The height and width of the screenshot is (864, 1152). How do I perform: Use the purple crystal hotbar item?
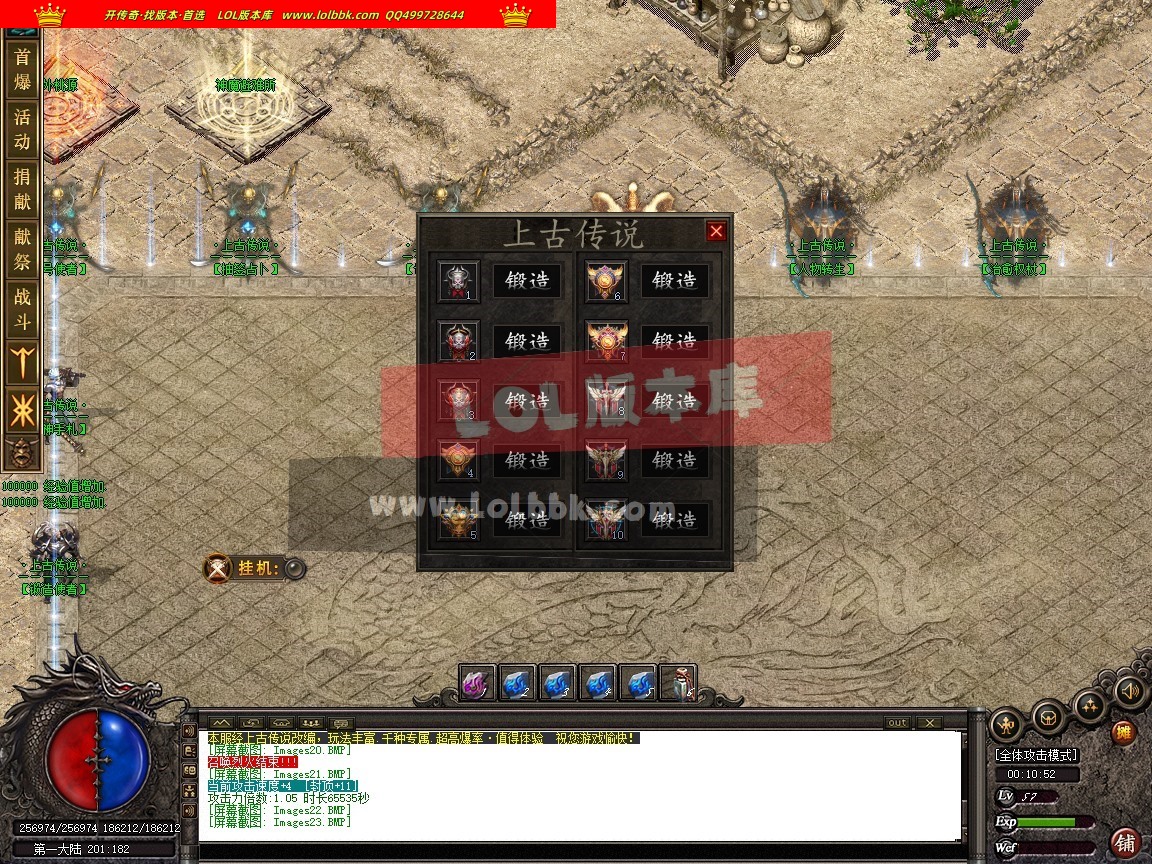pyautogui.click(x=477, y=683)
